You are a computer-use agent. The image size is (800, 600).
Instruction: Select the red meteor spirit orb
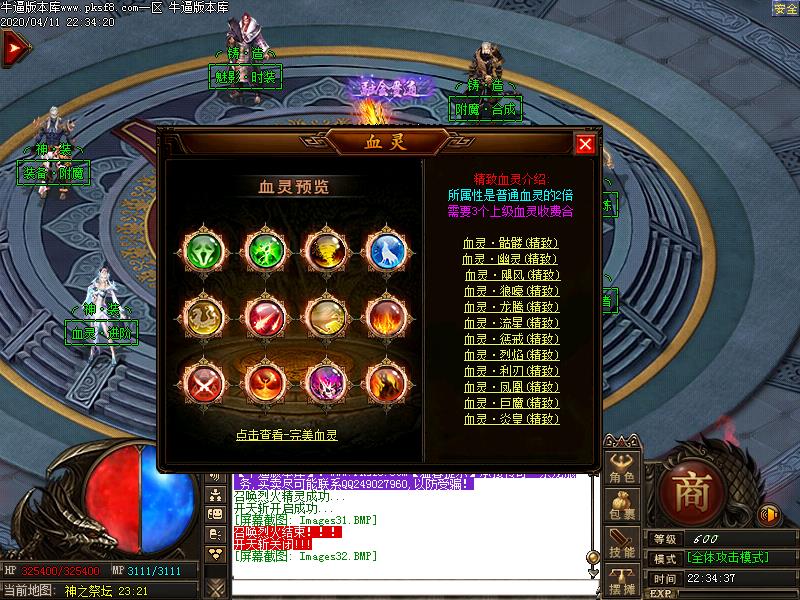[265, 318]
